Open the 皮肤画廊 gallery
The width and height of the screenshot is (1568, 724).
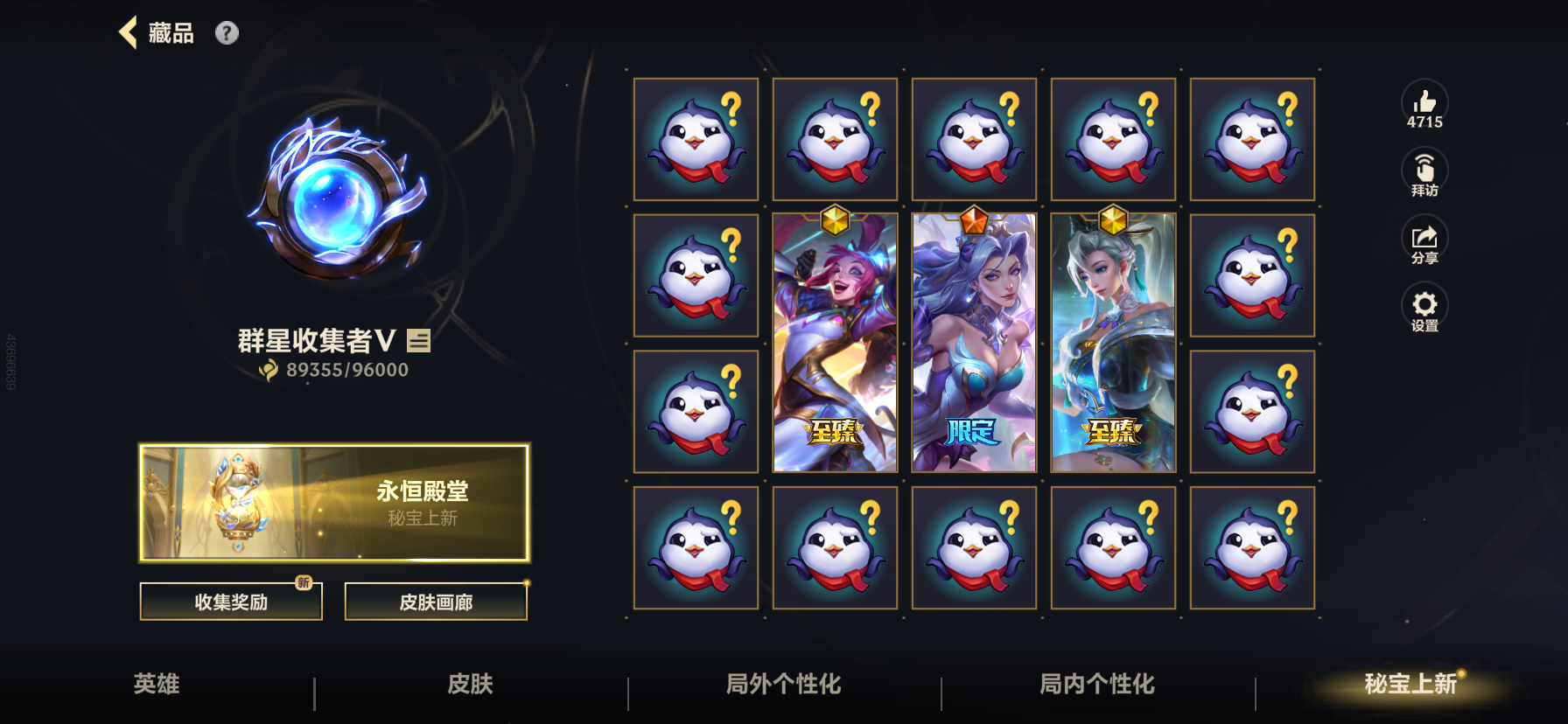coord(436,602)
